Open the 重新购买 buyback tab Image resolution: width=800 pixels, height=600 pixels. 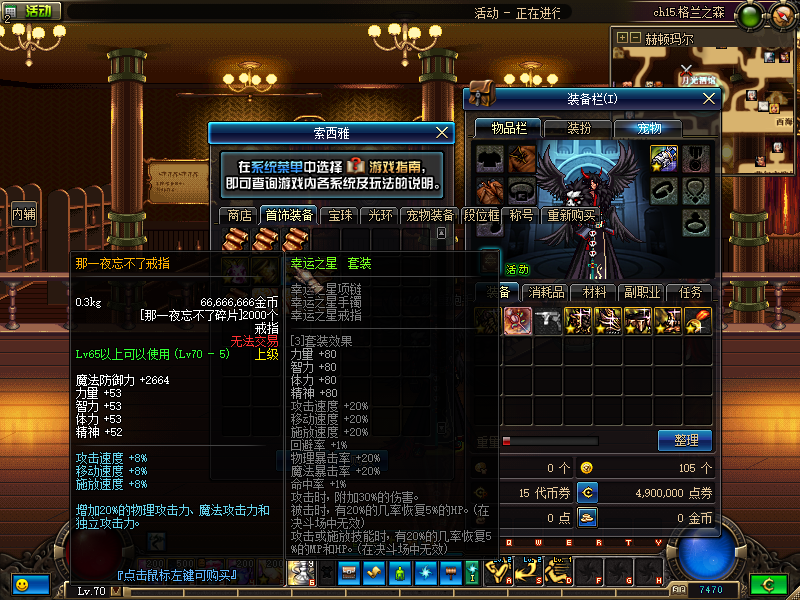[x=570, y=215]
